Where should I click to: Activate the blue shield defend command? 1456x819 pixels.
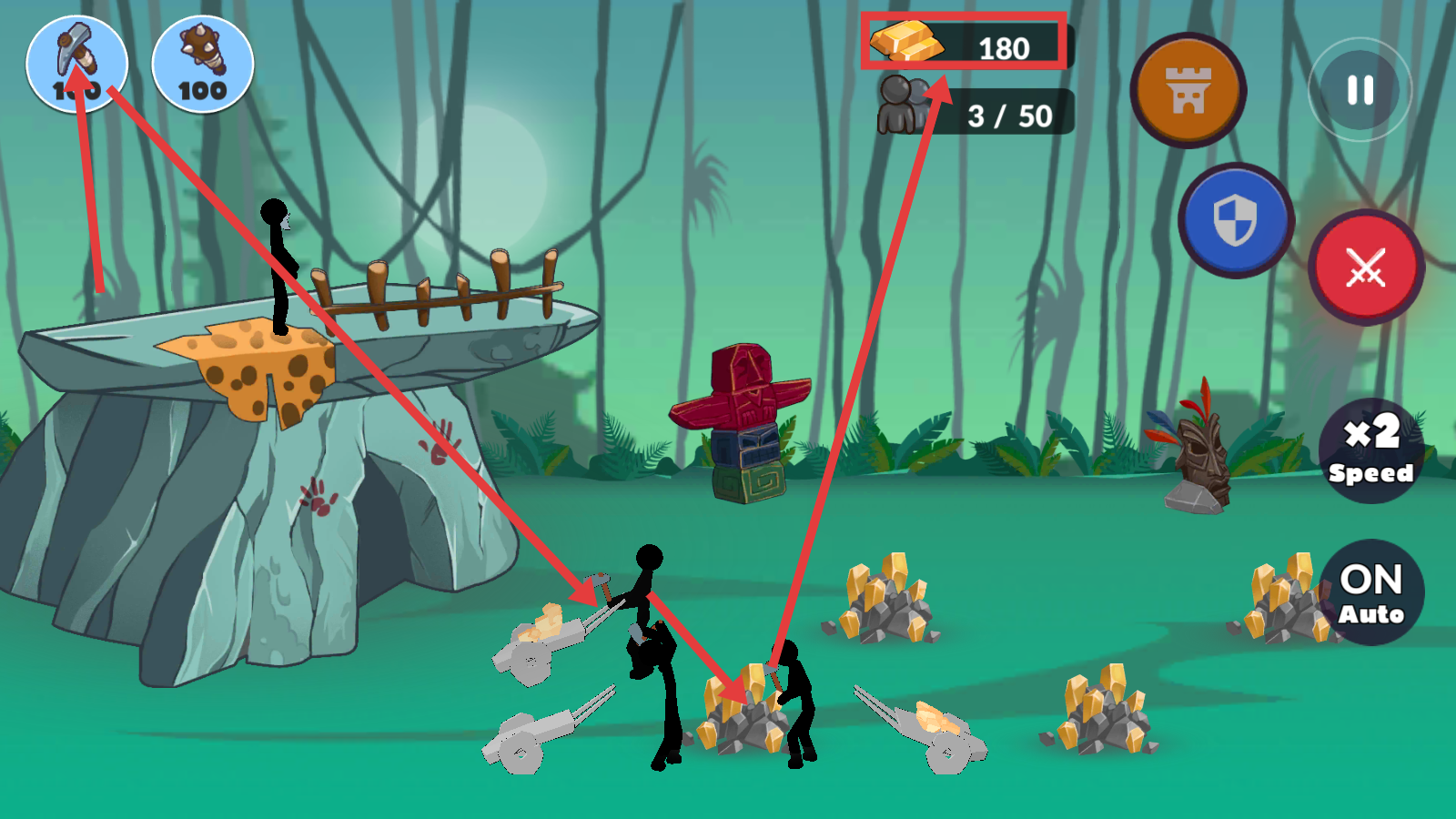click(x=1236, y=220)
